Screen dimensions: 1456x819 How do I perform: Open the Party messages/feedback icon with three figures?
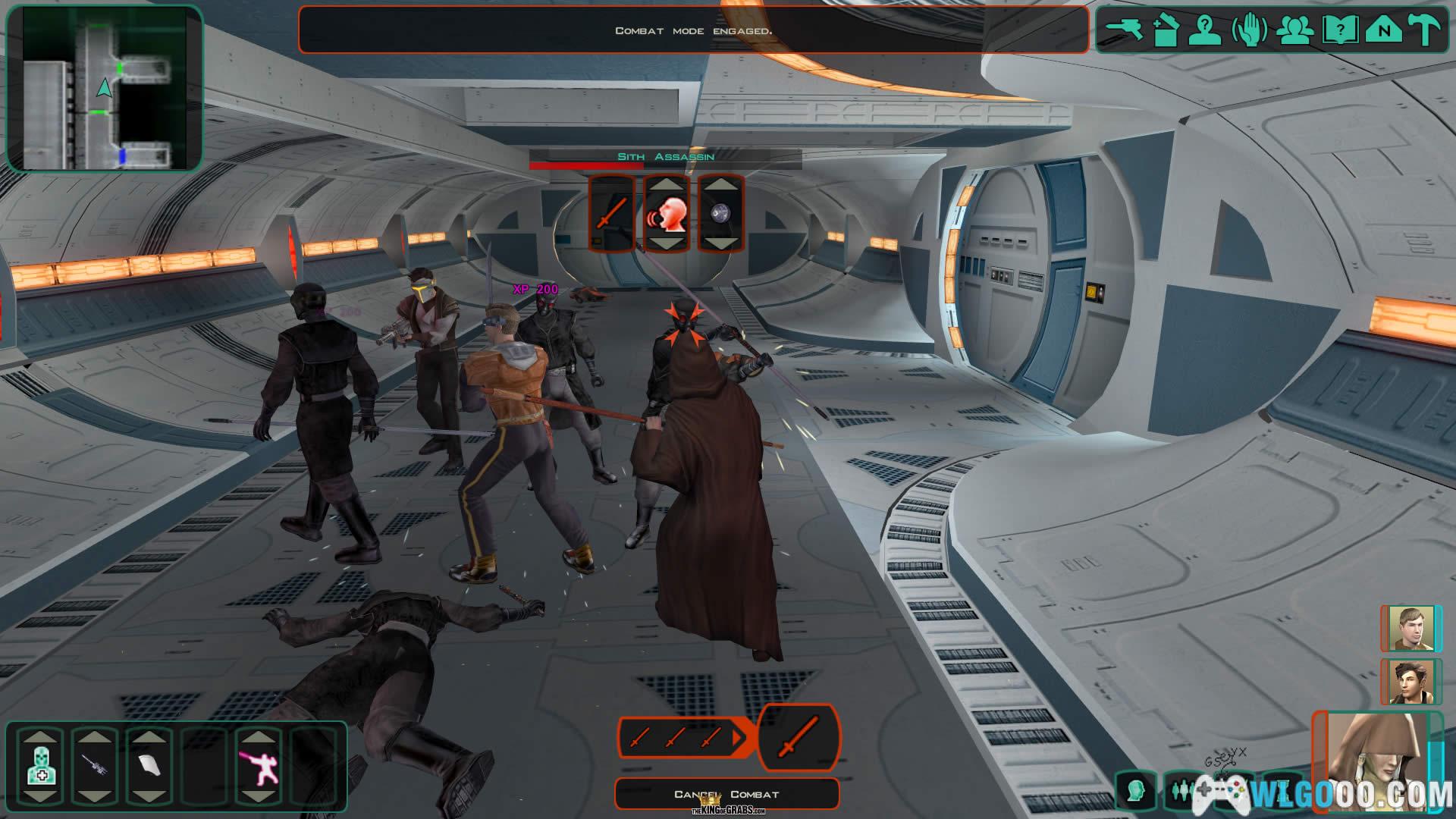pyautogui.click(x=1295, y=30)
